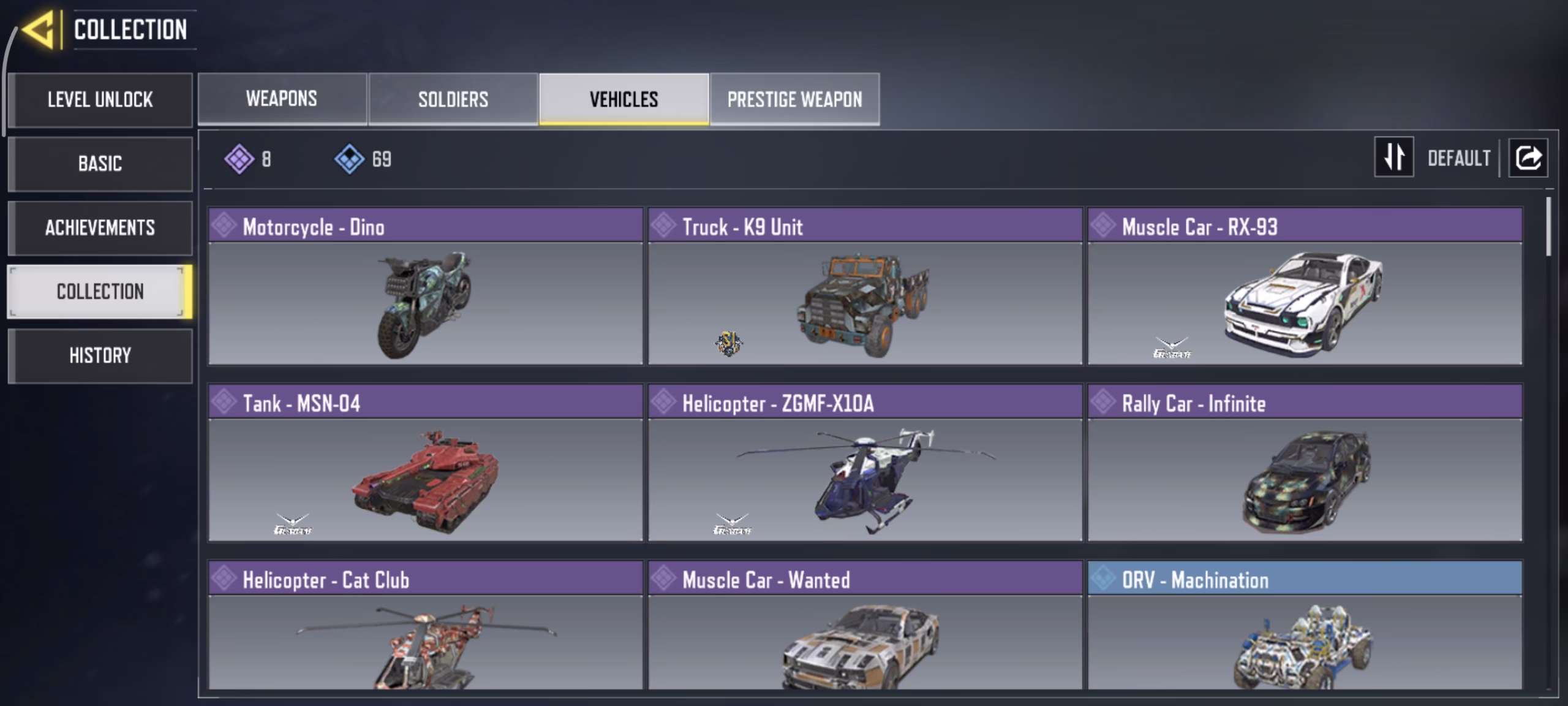Screen dimensions: 1568x706
Task: Open the History section
Action: pos(100,355)
